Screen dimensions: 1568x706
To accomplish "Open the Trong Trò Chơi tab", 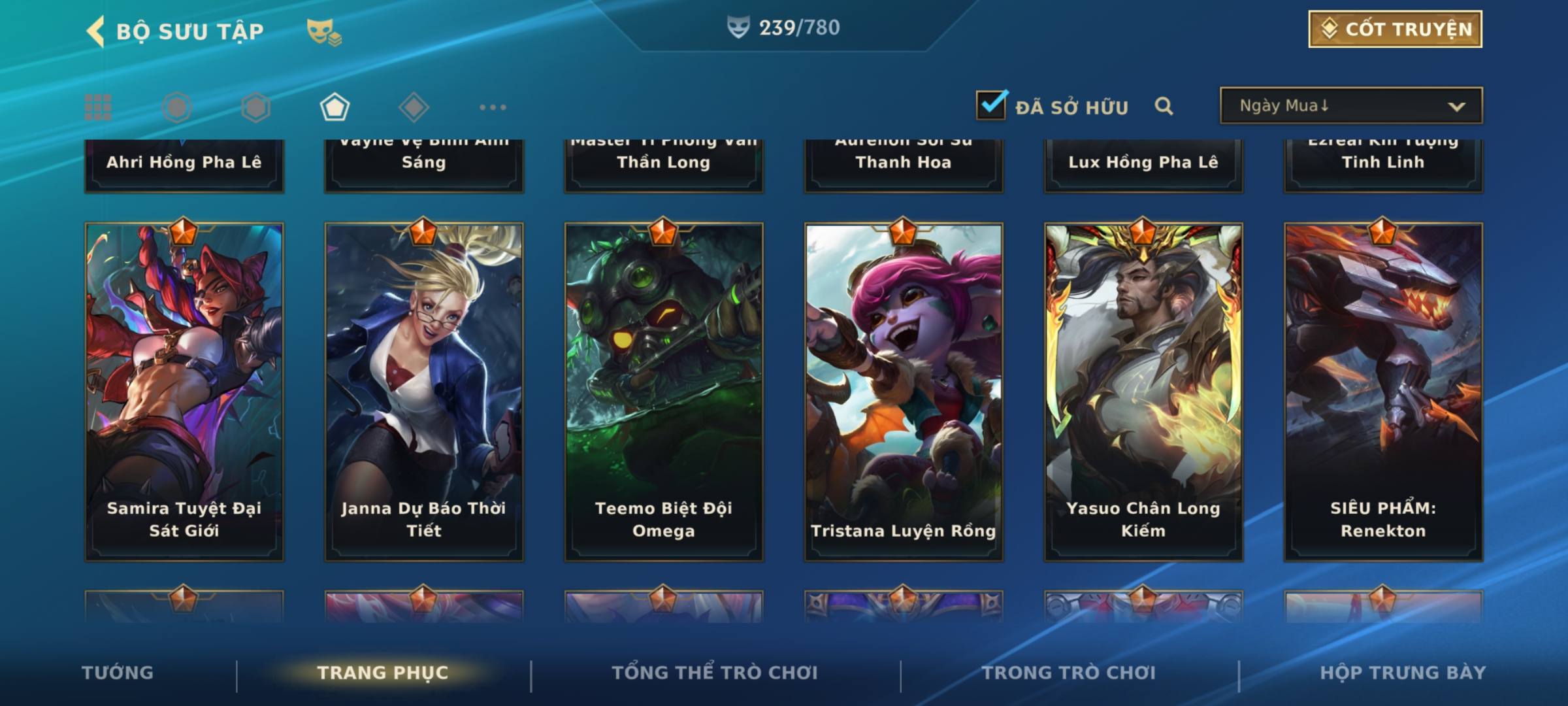I will click(x=1069, y=673).
